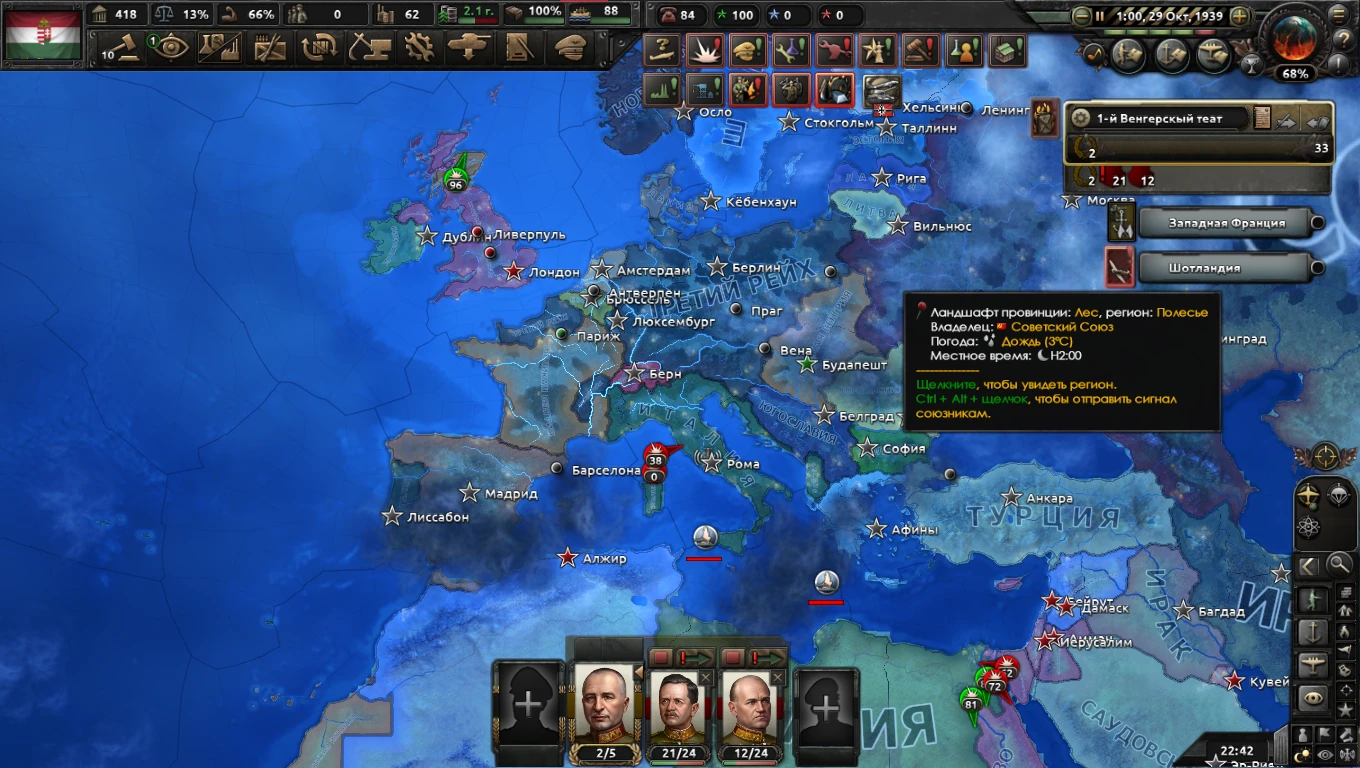Image resolution: width=1360 pixels, height=768 pixels.
Task: Click the oil and aluminium shortage alert icon
Action: [x=836, y=90]
